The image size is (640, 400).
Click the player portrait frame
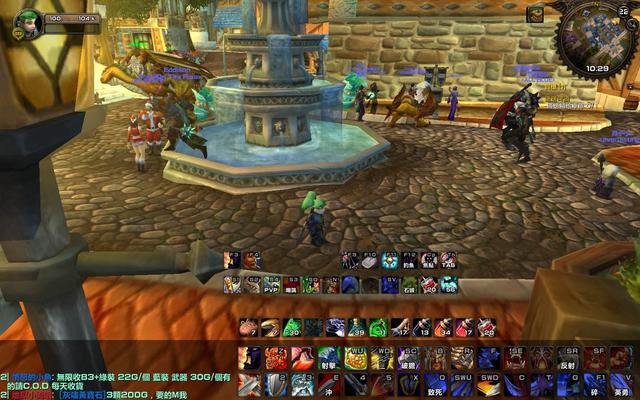pos(27,23)
